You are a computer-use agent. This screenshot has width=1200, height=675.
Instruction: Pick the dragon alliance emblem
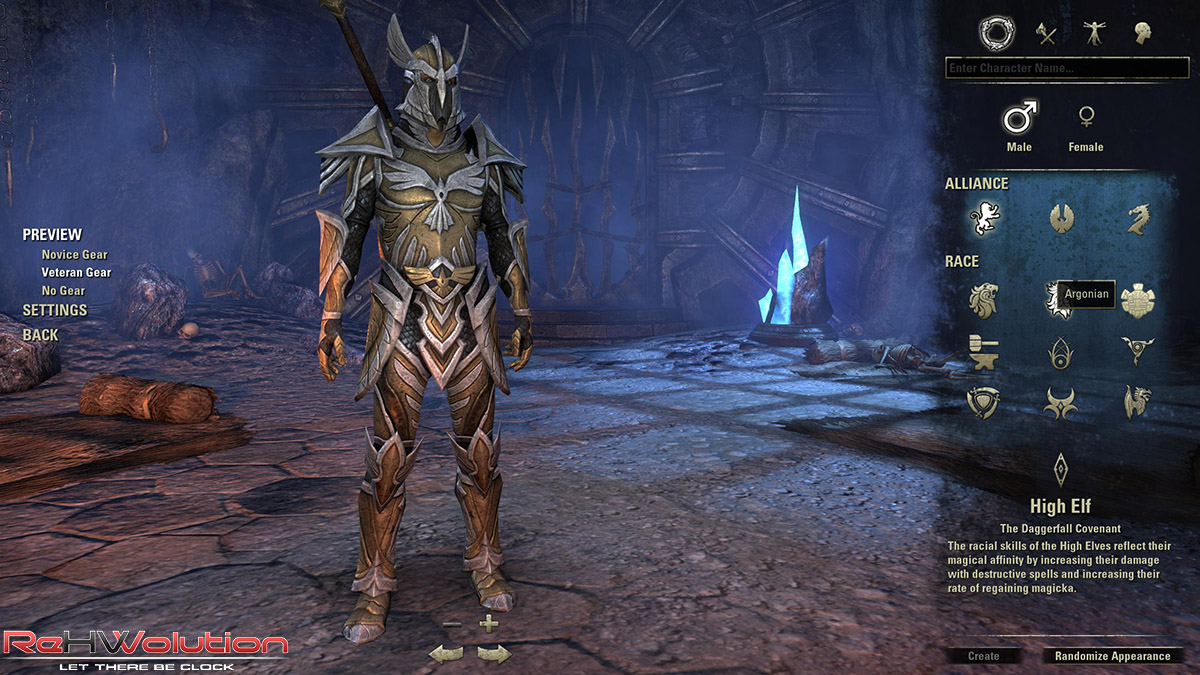[x=1138, y=218]
